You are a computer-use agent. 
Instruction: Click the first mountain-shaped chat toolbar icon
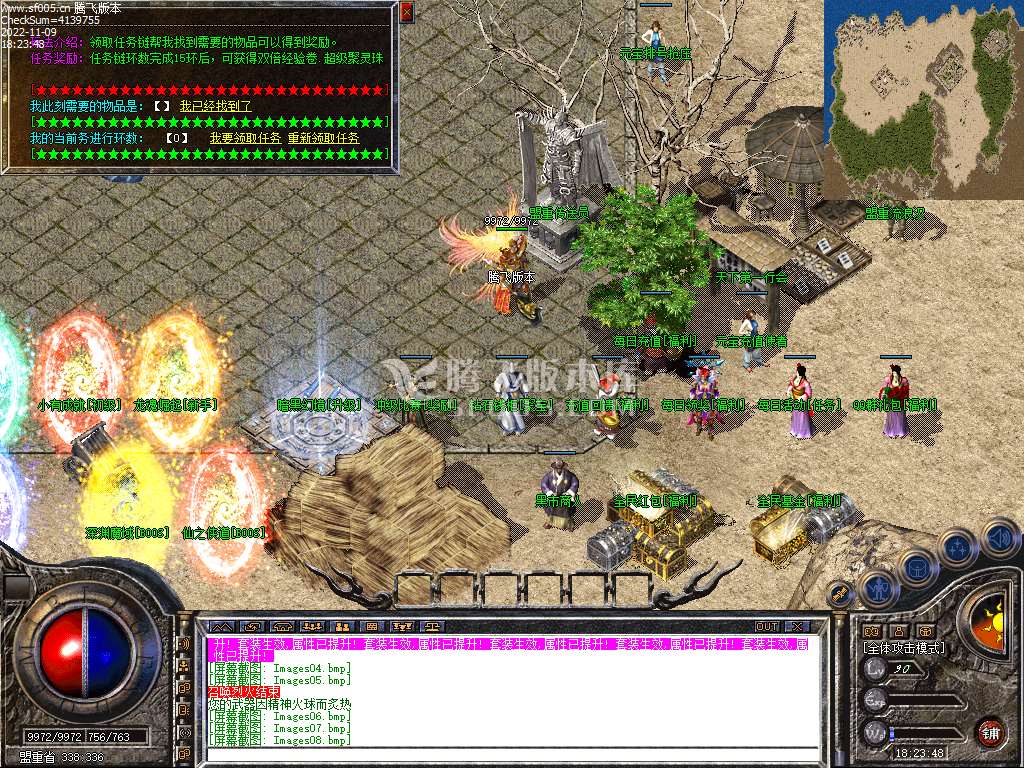click(x=222, y=627)
